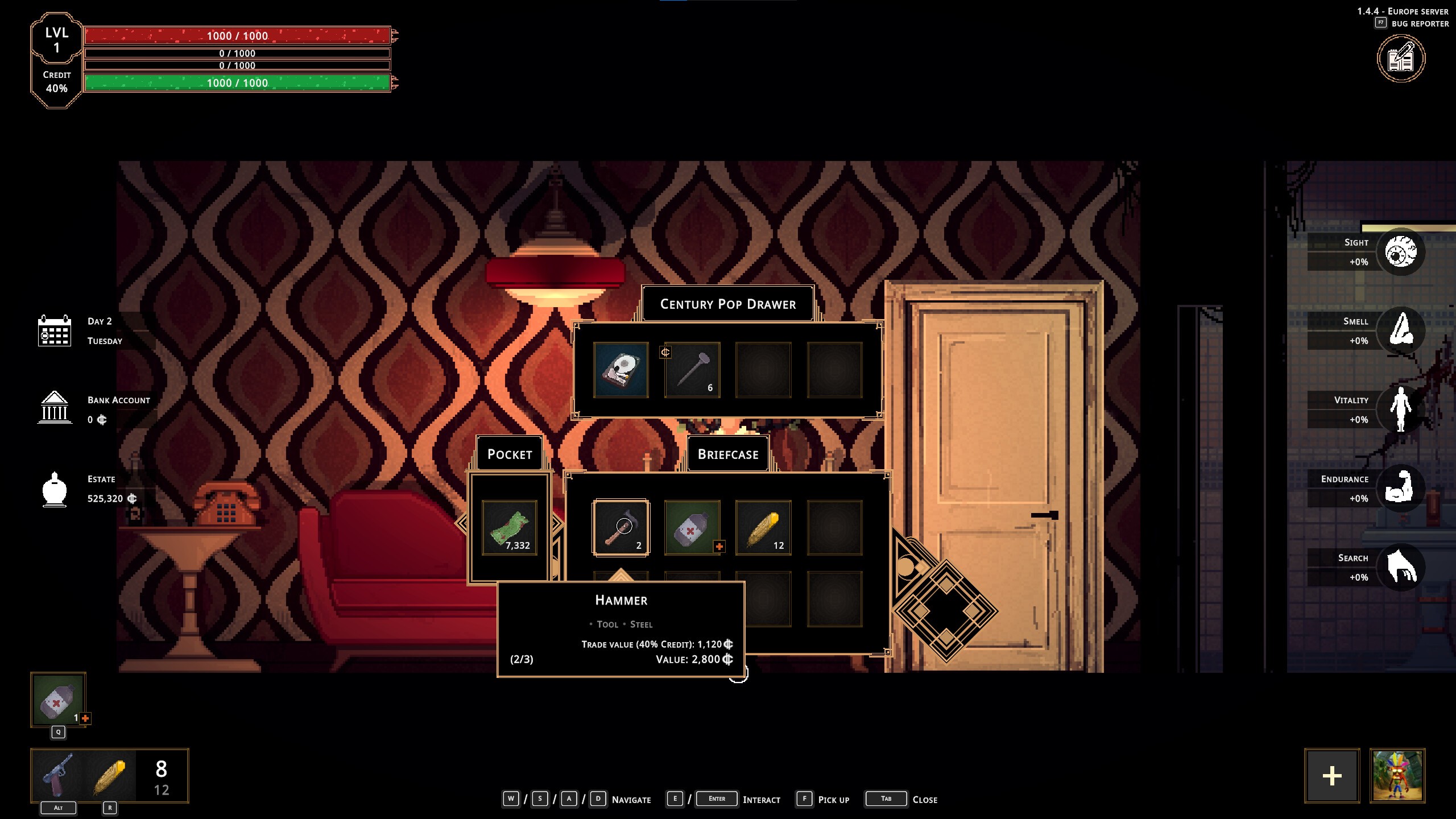The width and height of the screenshot is (1456, 819).
Task: Click the Search hand icon
Action: tap(1401, 567)
